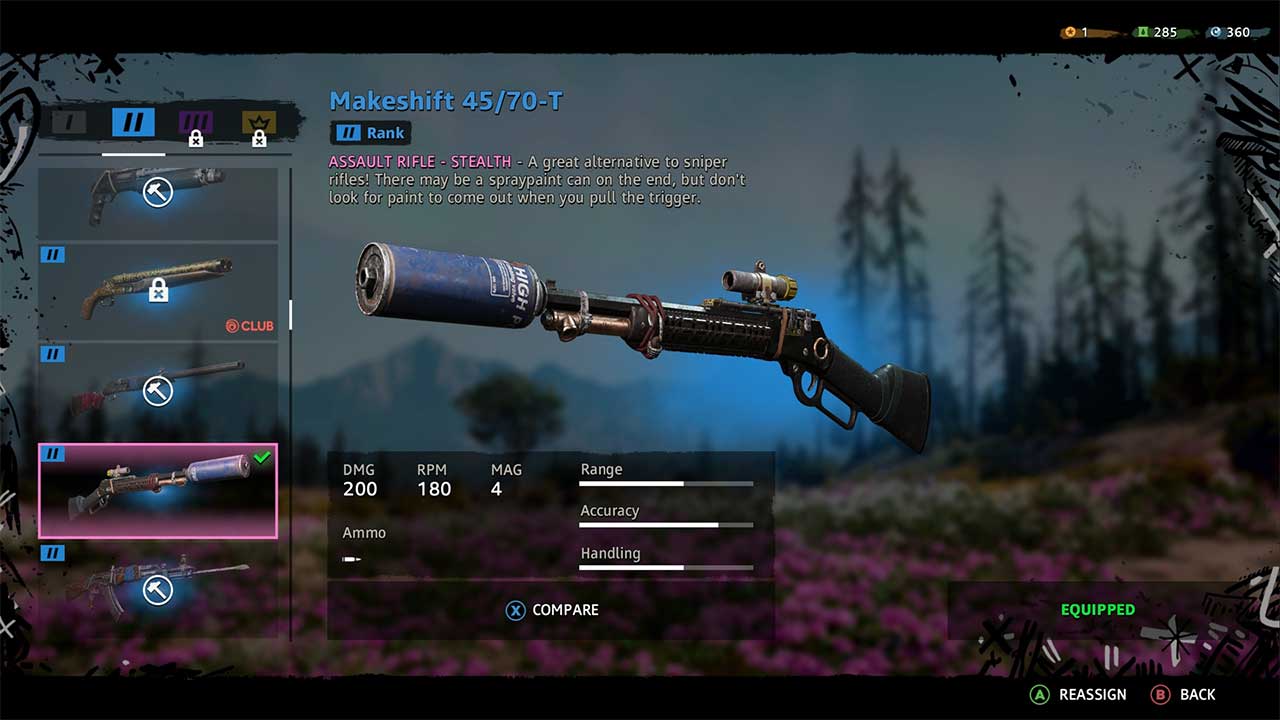1280x720 pixels.
Task: Click the Accuracy stat bar
Action: click(665, 524)
